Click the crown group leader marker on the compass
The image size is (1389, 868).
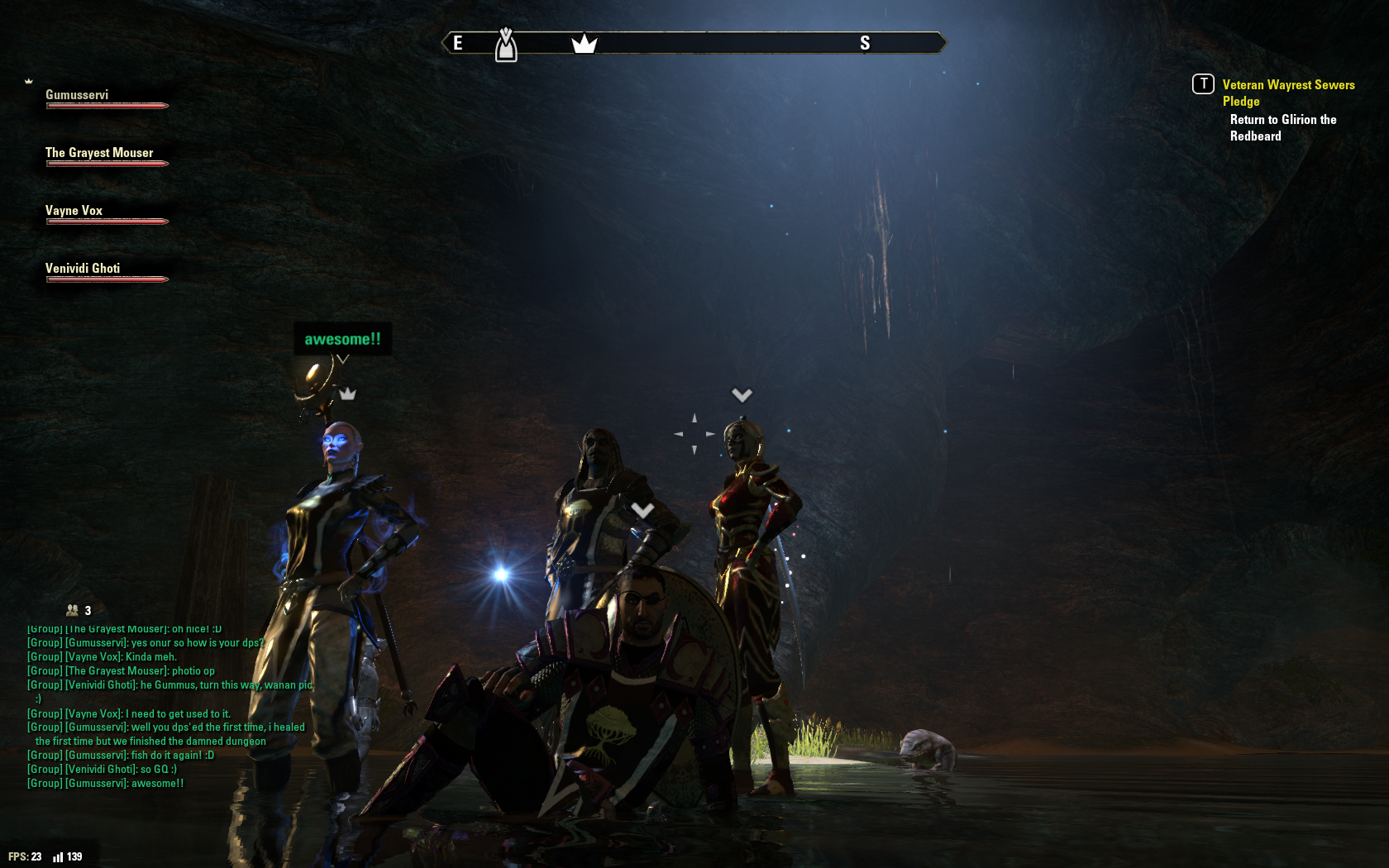[584, 43]
